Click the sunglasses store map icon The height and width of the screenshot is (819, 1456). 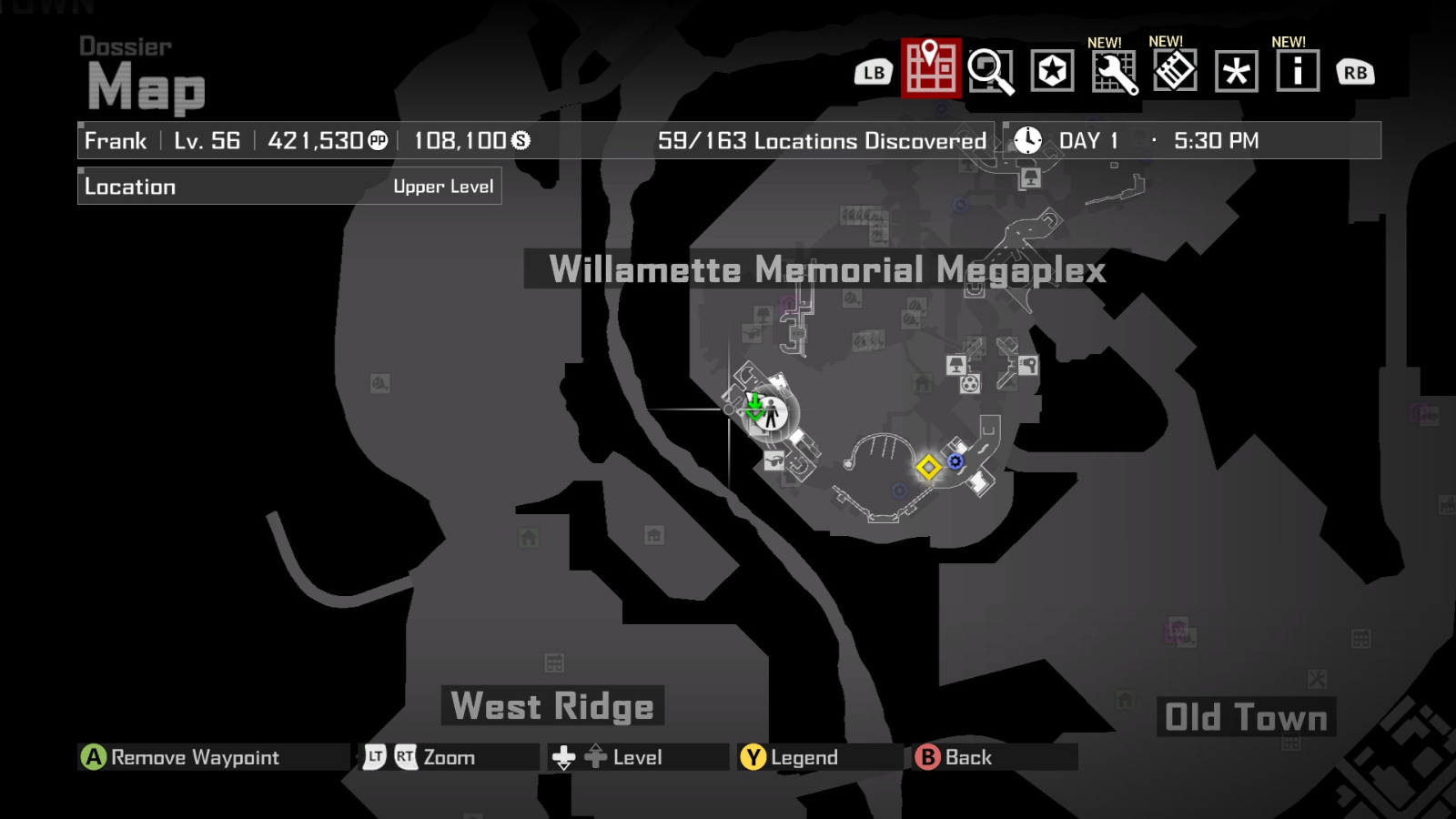tap(774, 460)
